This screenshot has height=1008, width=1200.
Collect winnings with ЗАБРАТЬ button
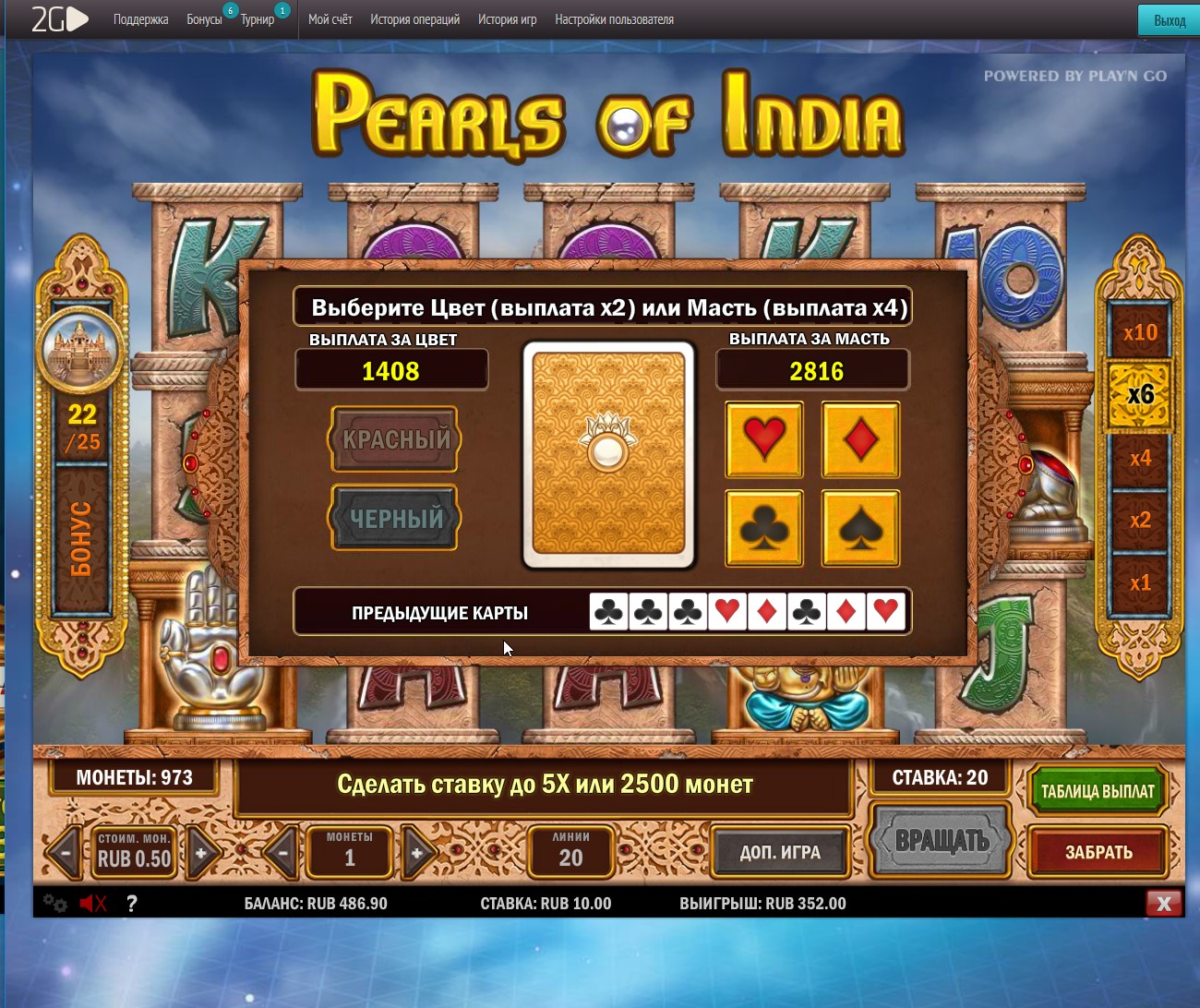point(1098,852)
